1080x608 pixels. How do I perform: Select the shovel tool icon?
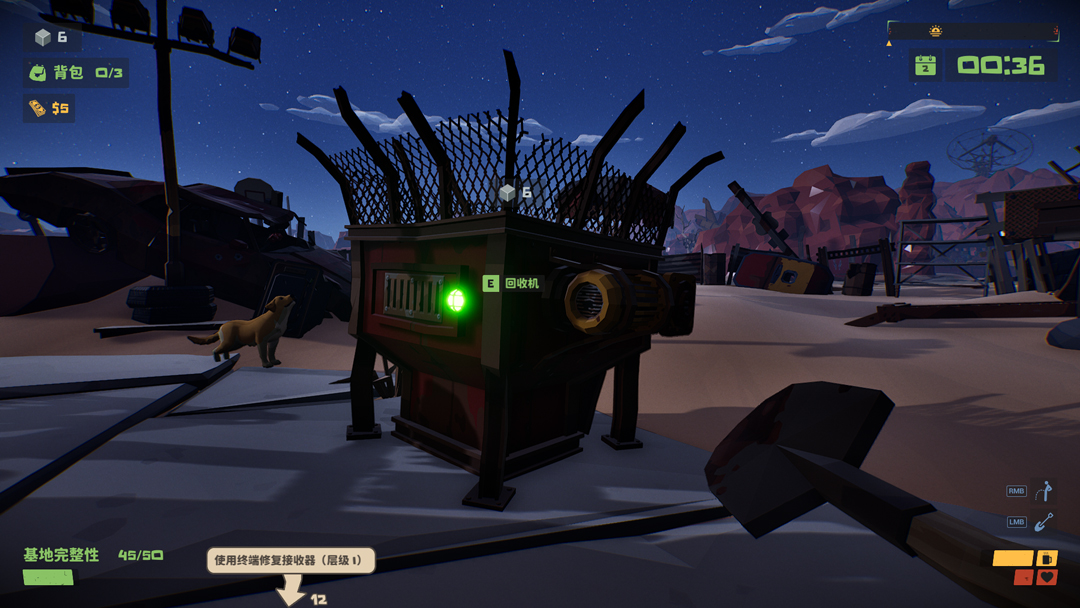pyautogui.click(x=1044, y=522)
